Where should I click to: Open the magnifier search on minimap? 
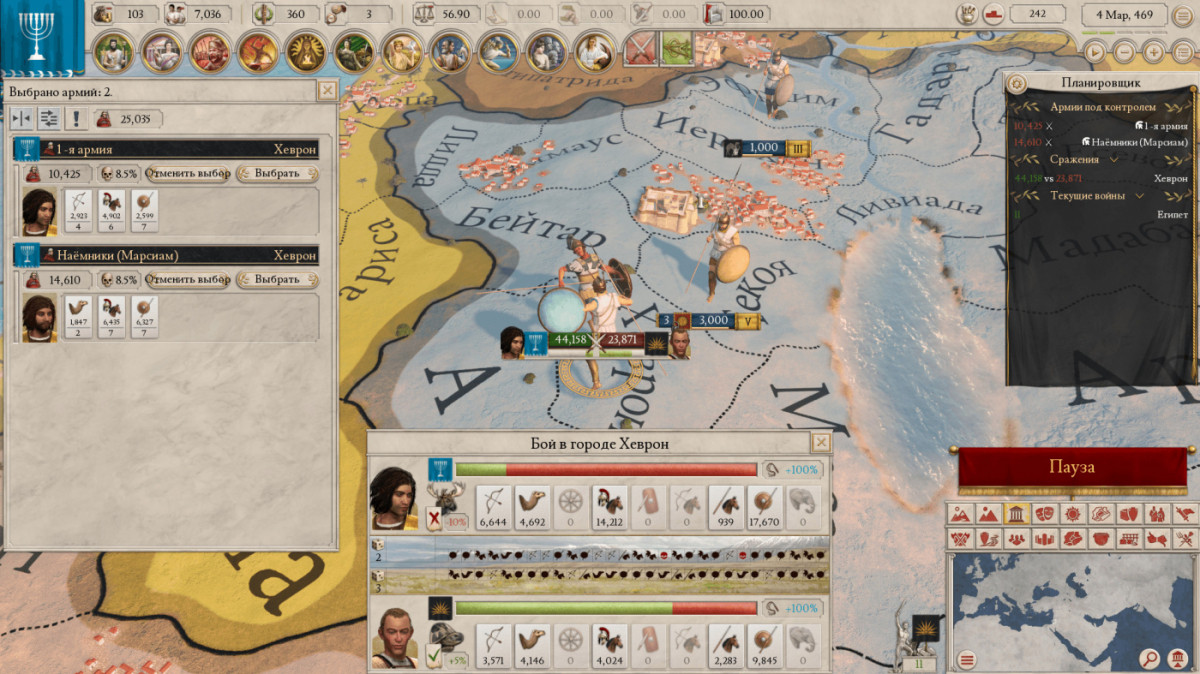(x=1150, y=659)
